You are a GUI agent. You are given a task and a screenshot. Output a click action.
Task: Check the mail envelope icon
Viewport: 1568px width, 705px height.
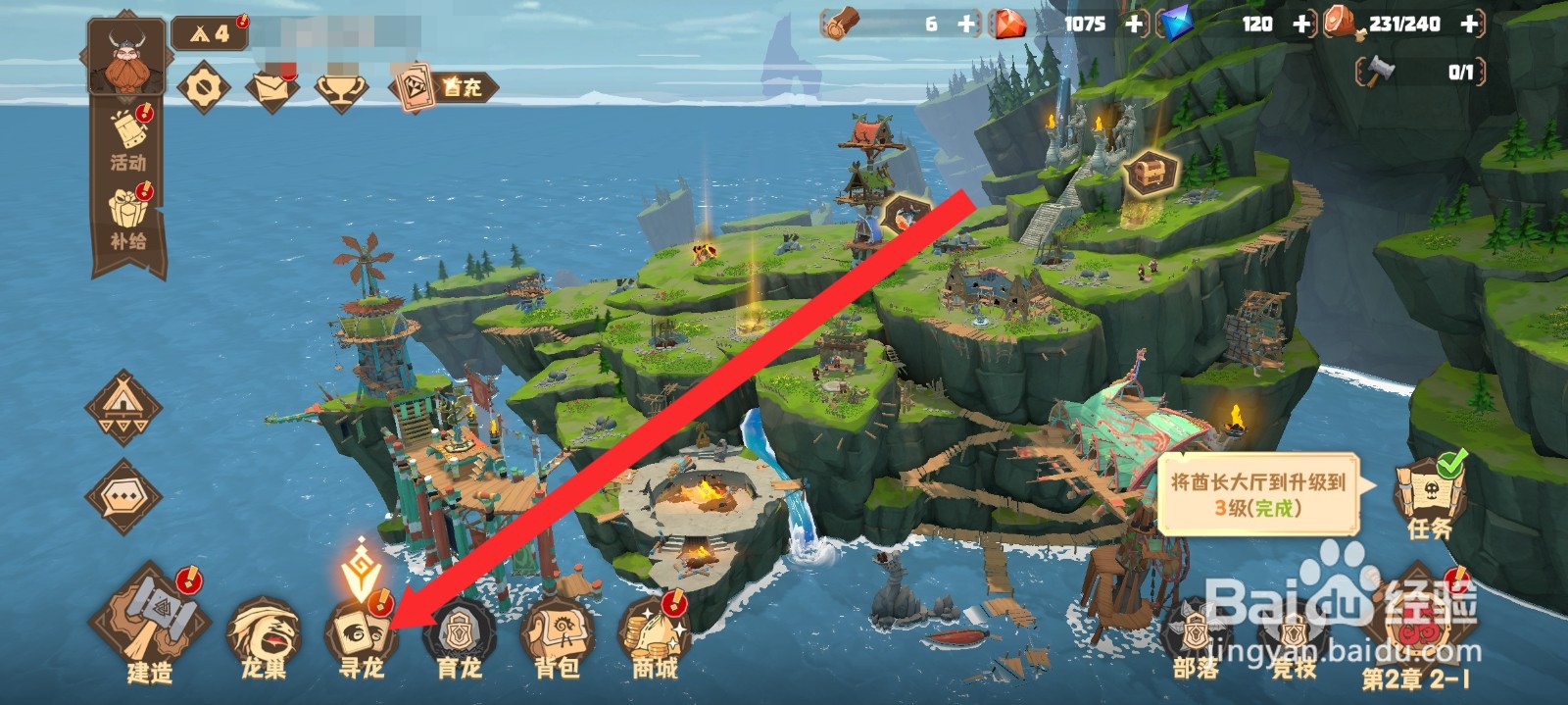tap(271, 88)
